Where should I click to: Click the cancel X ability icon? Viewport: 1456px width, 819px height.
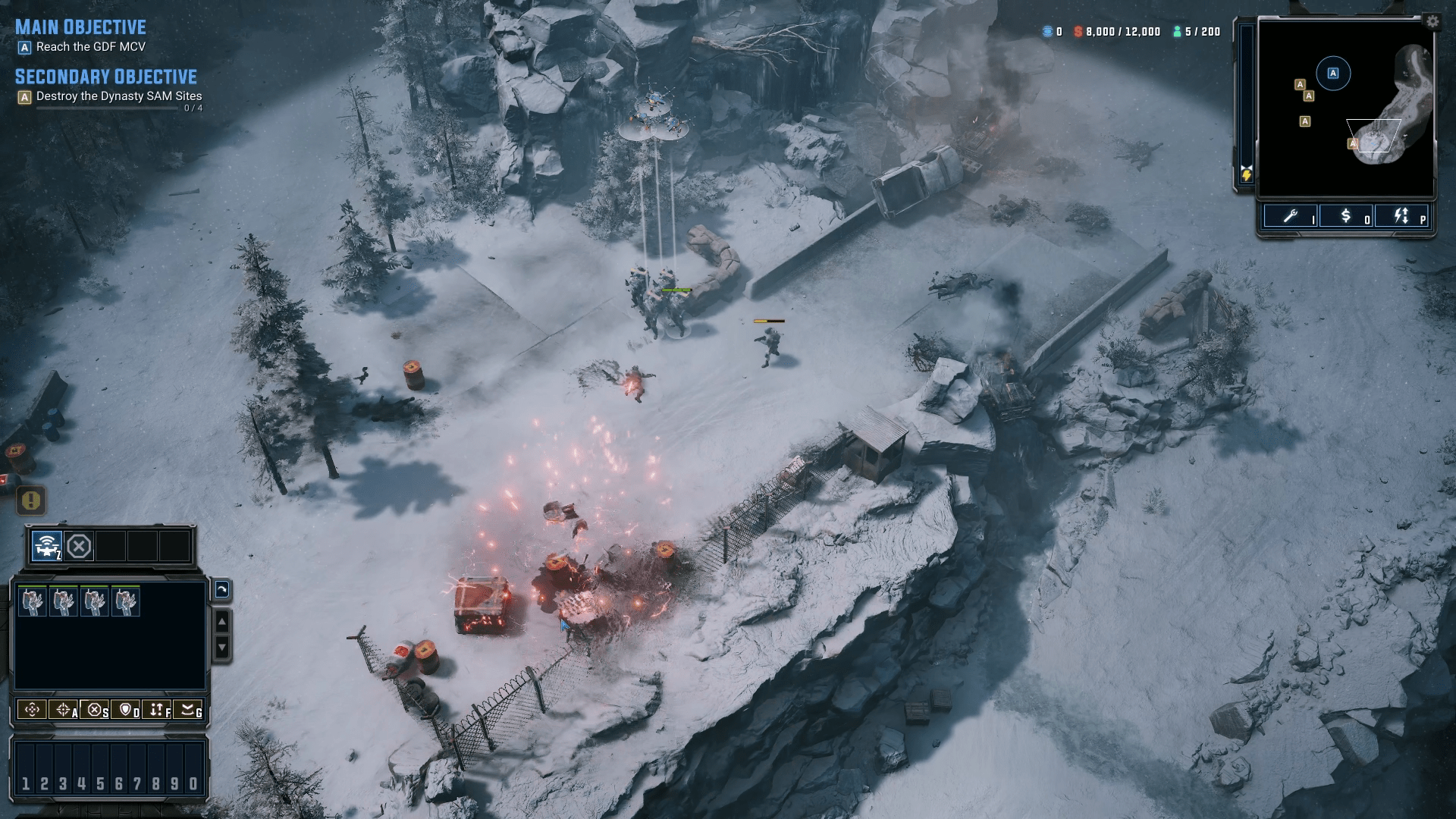pyautogui.click(x=79, y=544)
